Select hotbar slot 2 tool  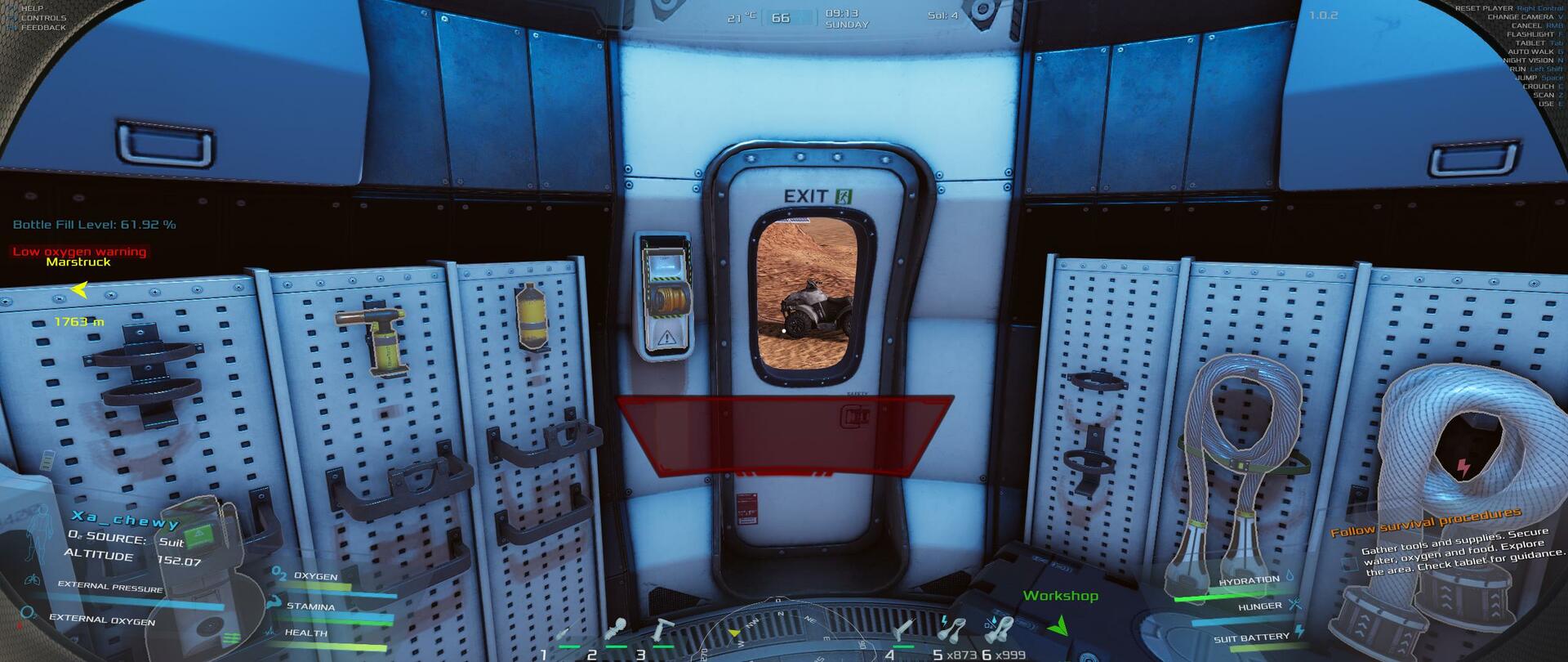point(615,632)
